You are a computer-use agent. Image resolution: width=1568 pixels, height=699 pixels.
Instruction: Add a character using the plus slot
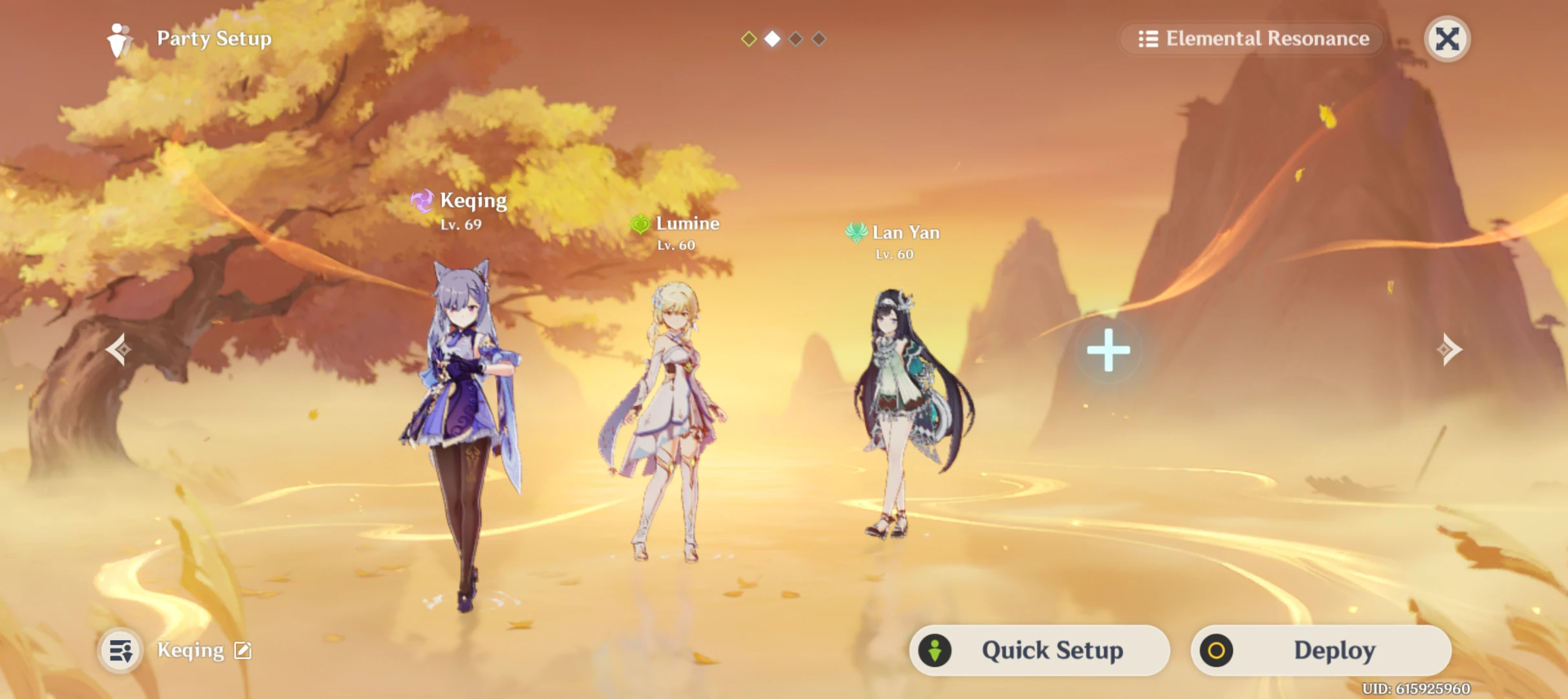(x=1108, y=349)
